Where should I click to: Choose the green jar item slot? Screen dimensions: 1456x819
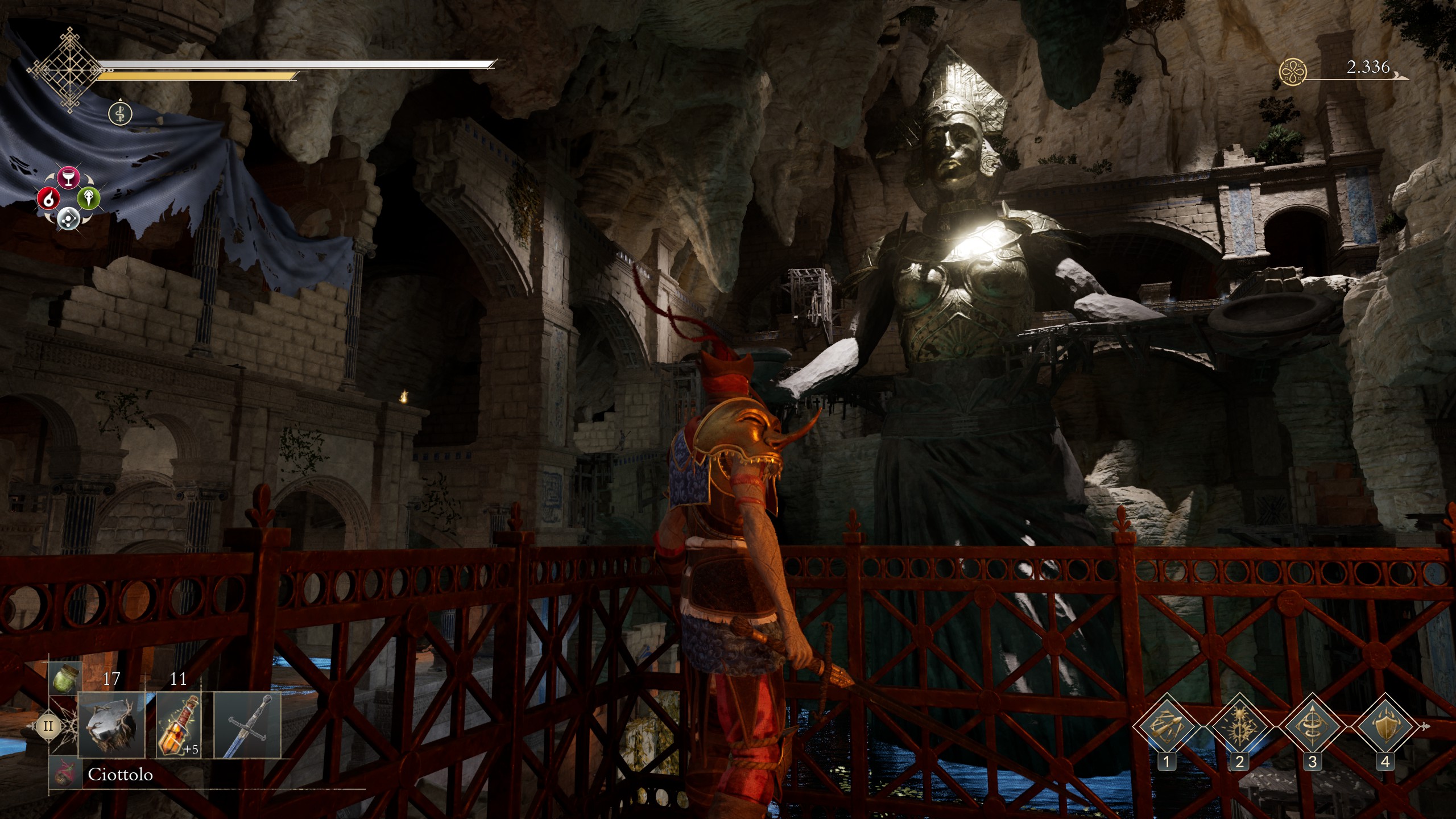point(65,678)
